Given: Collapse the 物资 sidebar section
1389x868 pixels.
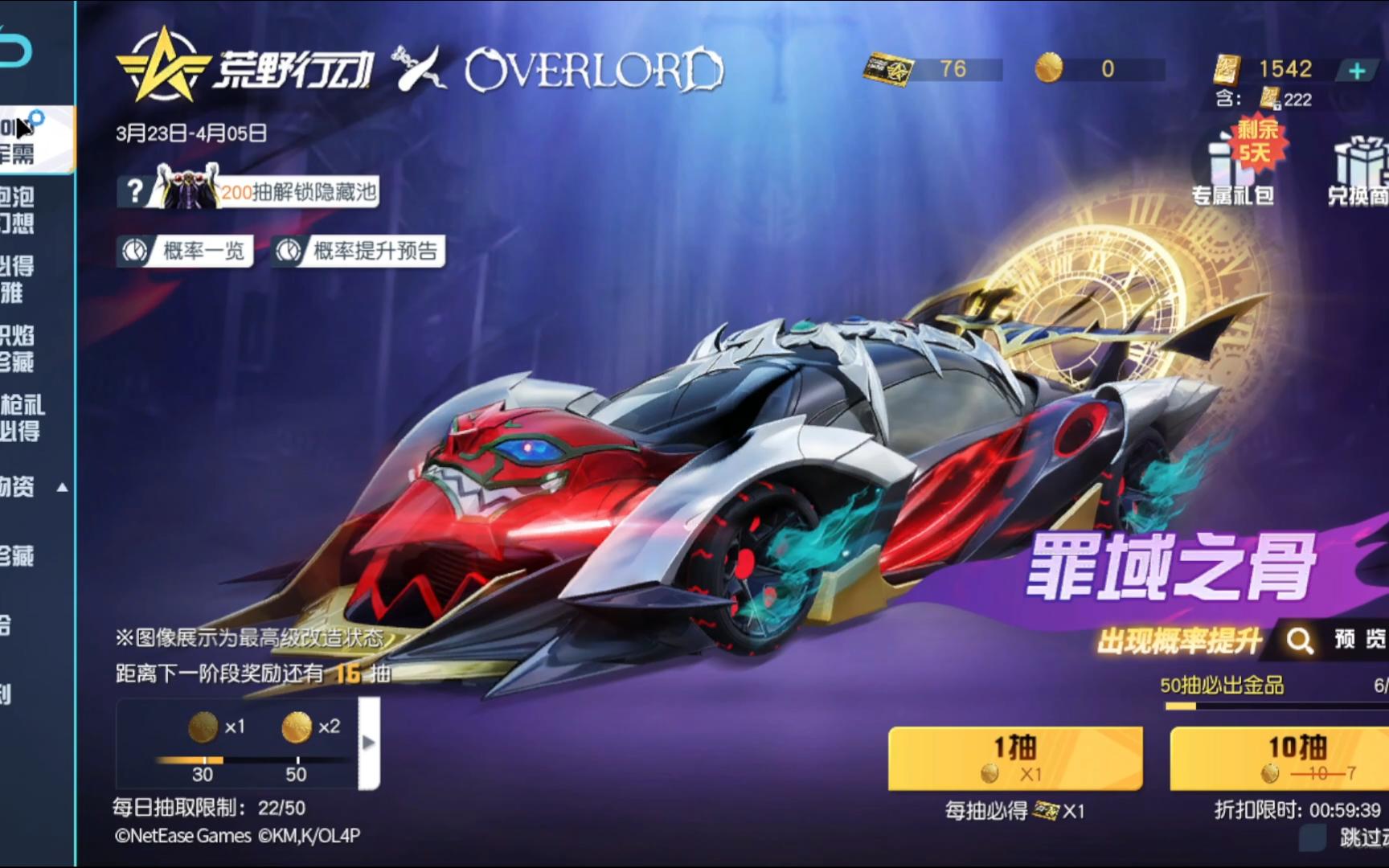Looking at the screenshot, I should click(x=60, y=486).
